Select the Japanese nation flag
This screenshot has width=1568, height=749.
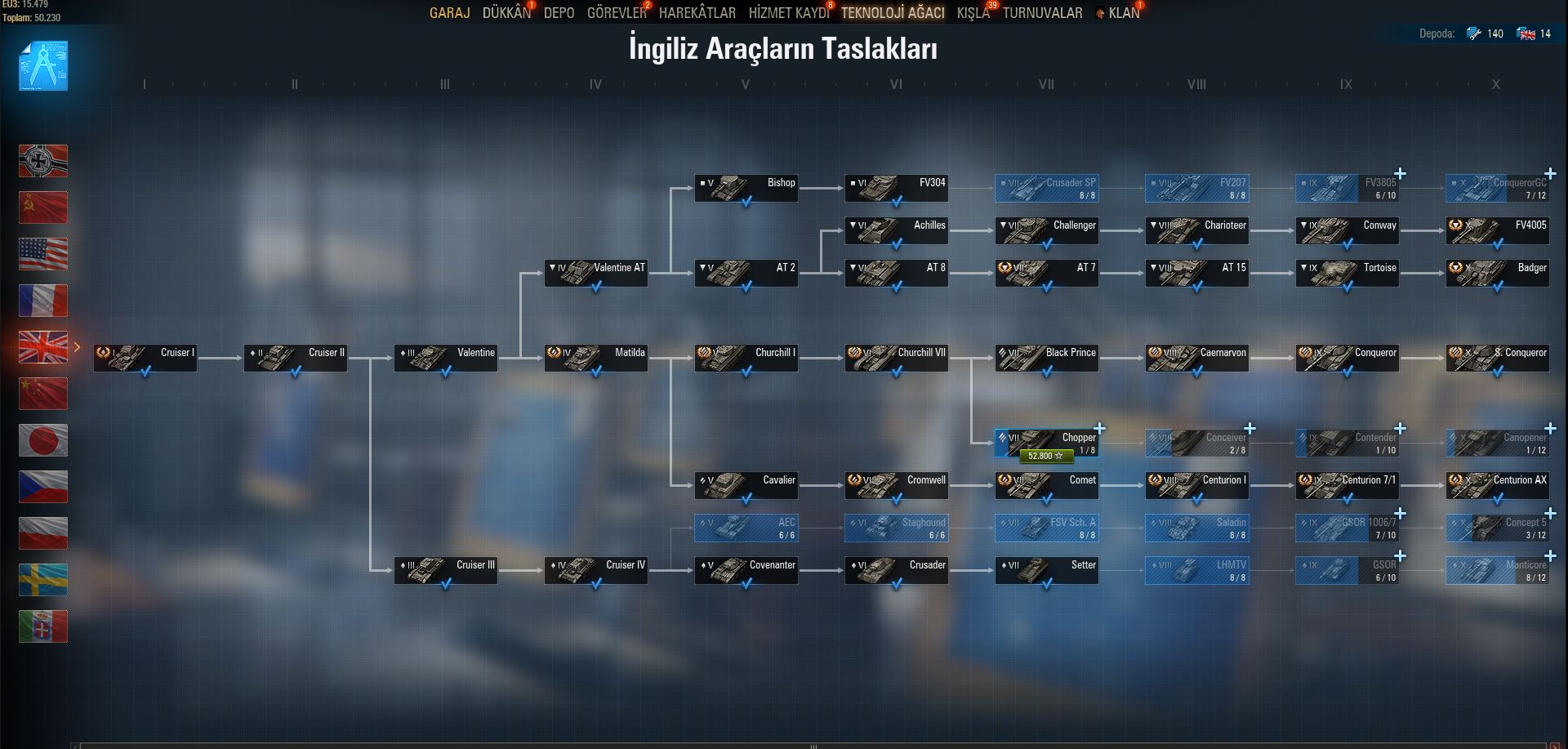click(43, 440)
